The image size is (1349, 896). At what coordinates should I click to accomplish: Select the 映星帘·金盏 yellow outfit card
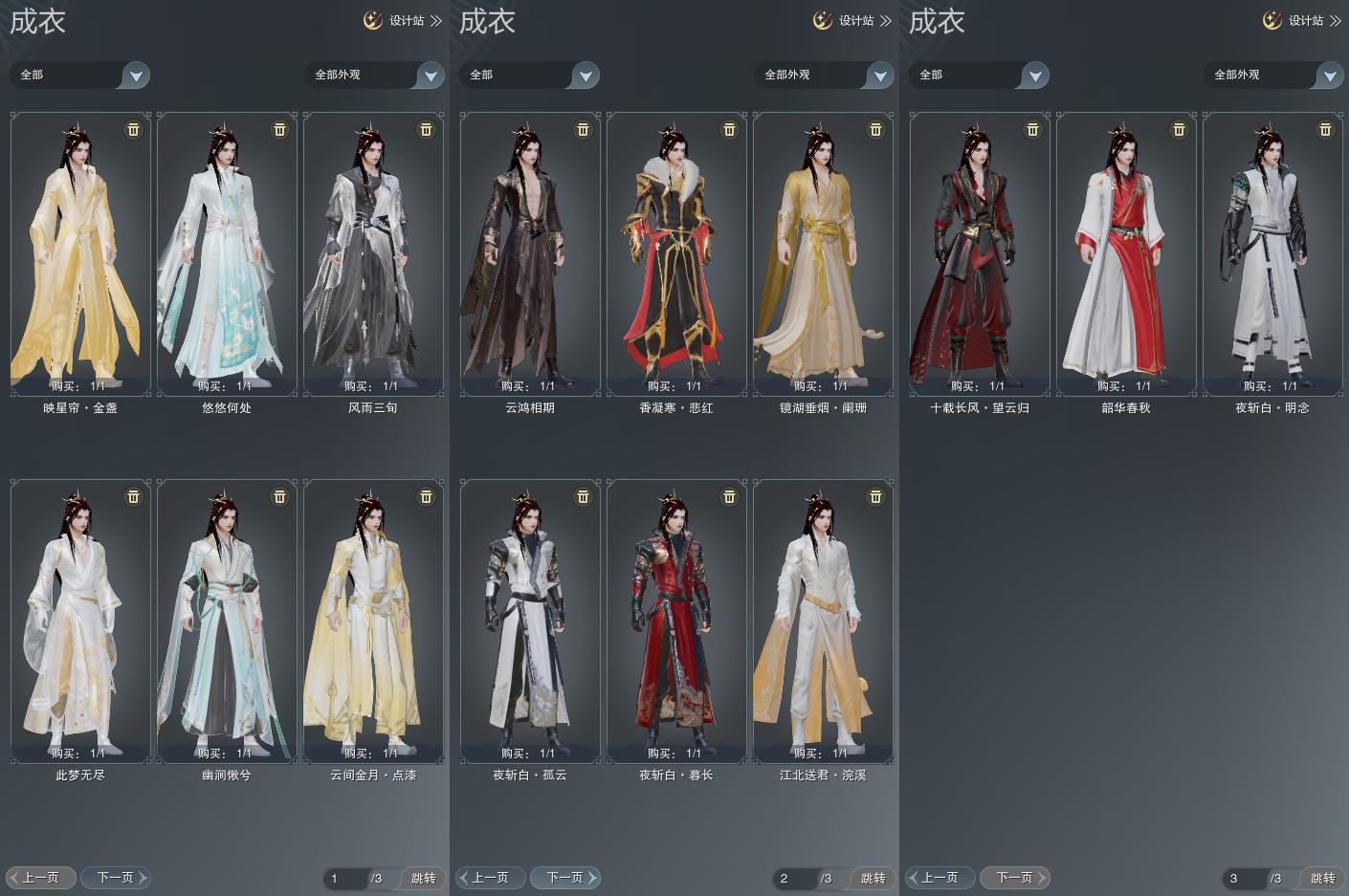point(80,253)
